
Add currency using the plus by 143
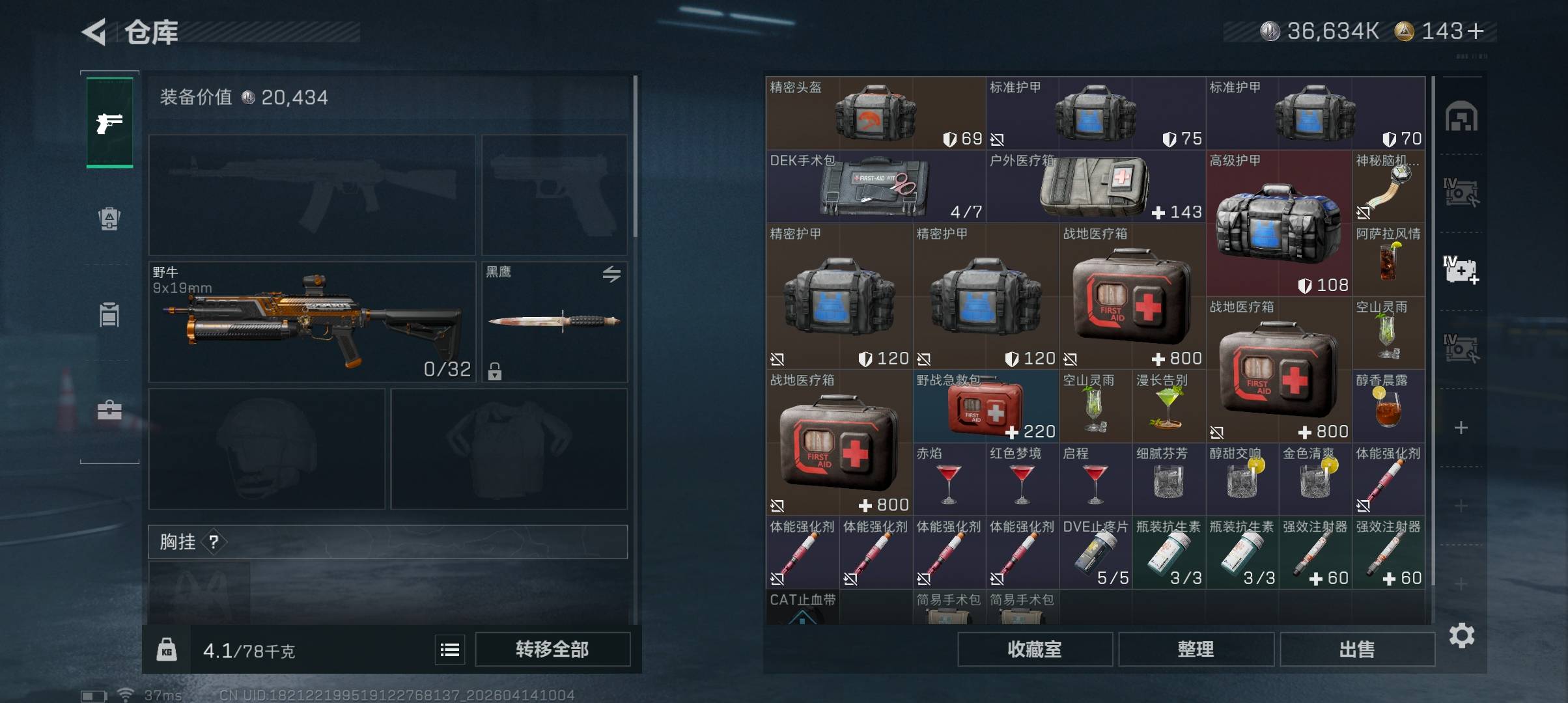click(1476, 31)
